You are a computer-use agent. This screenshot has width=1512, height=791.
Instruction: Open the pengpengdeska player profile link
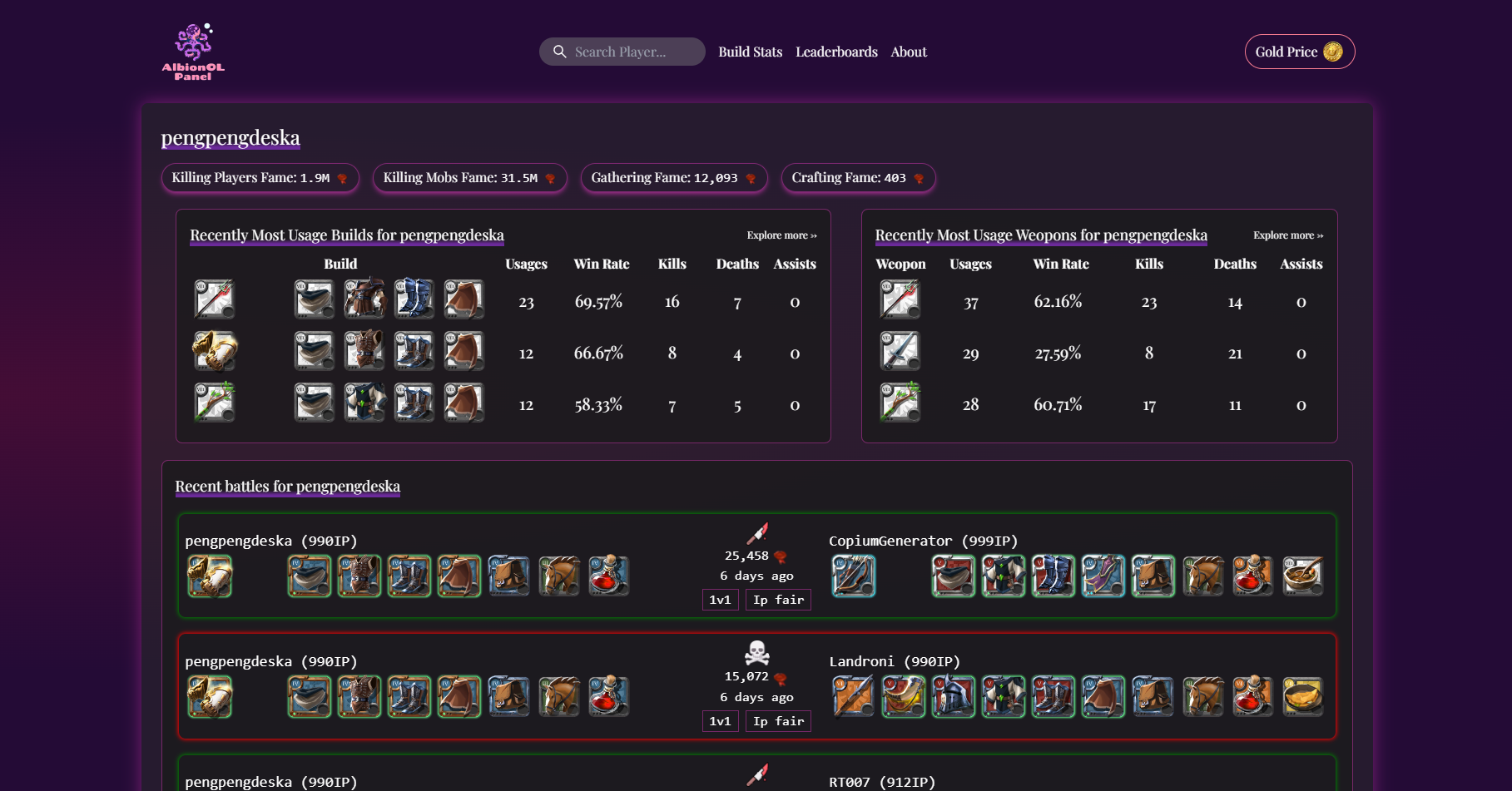(x=231, y=137)
